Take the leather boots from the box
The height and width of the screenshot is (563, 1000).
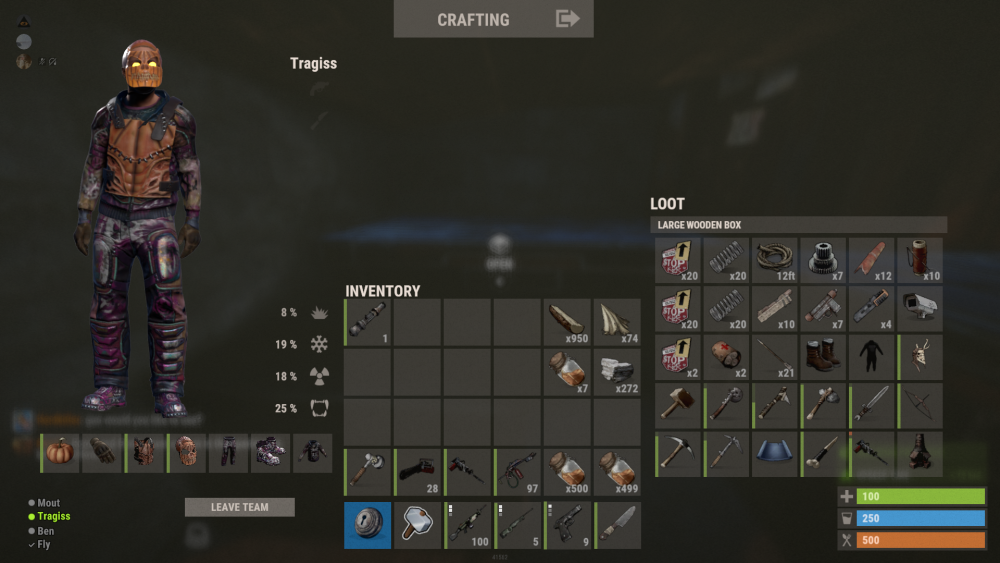[x=823, y=357]
